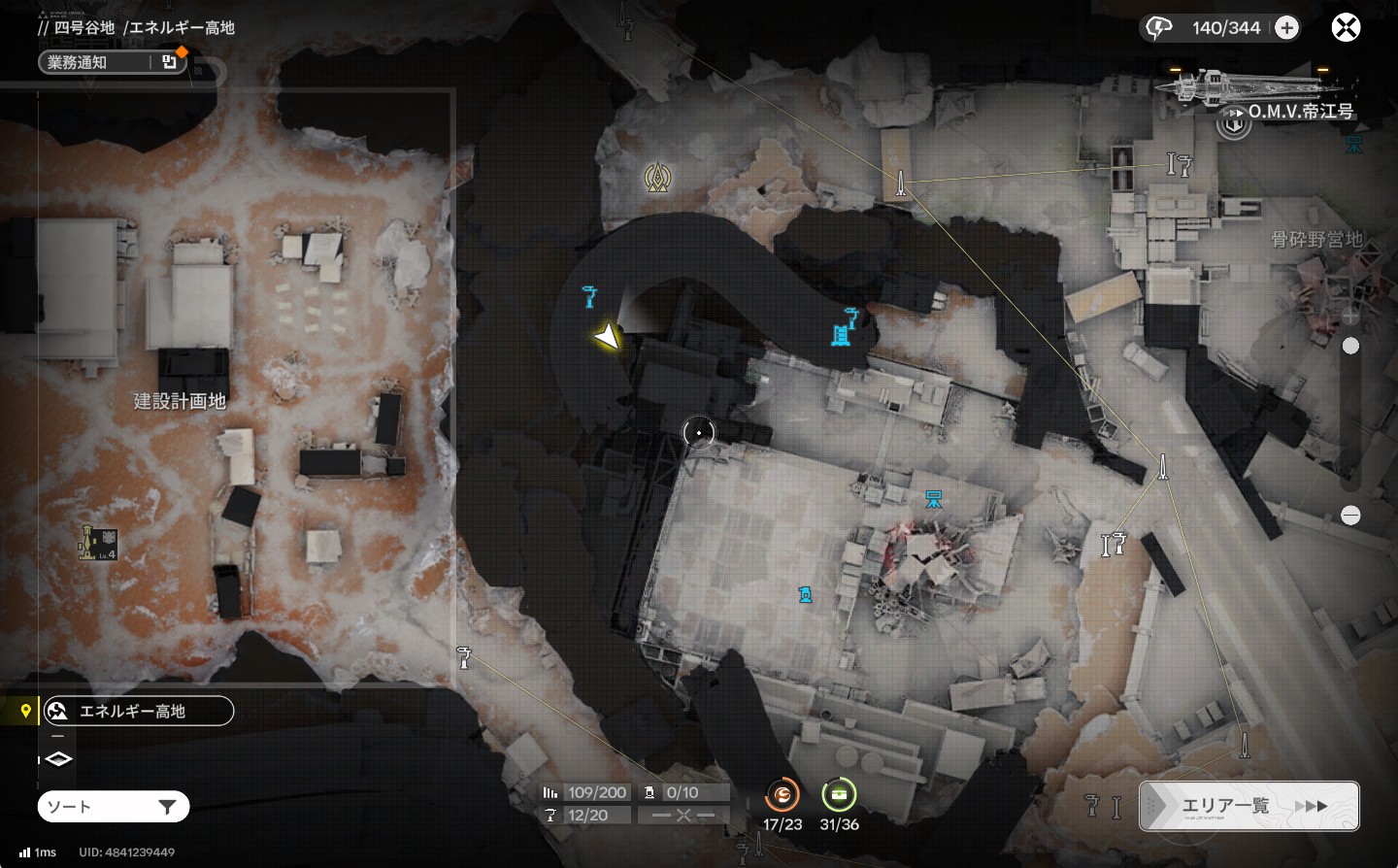
Task: Zoom out the map with minus
Action: point(1350,516)
